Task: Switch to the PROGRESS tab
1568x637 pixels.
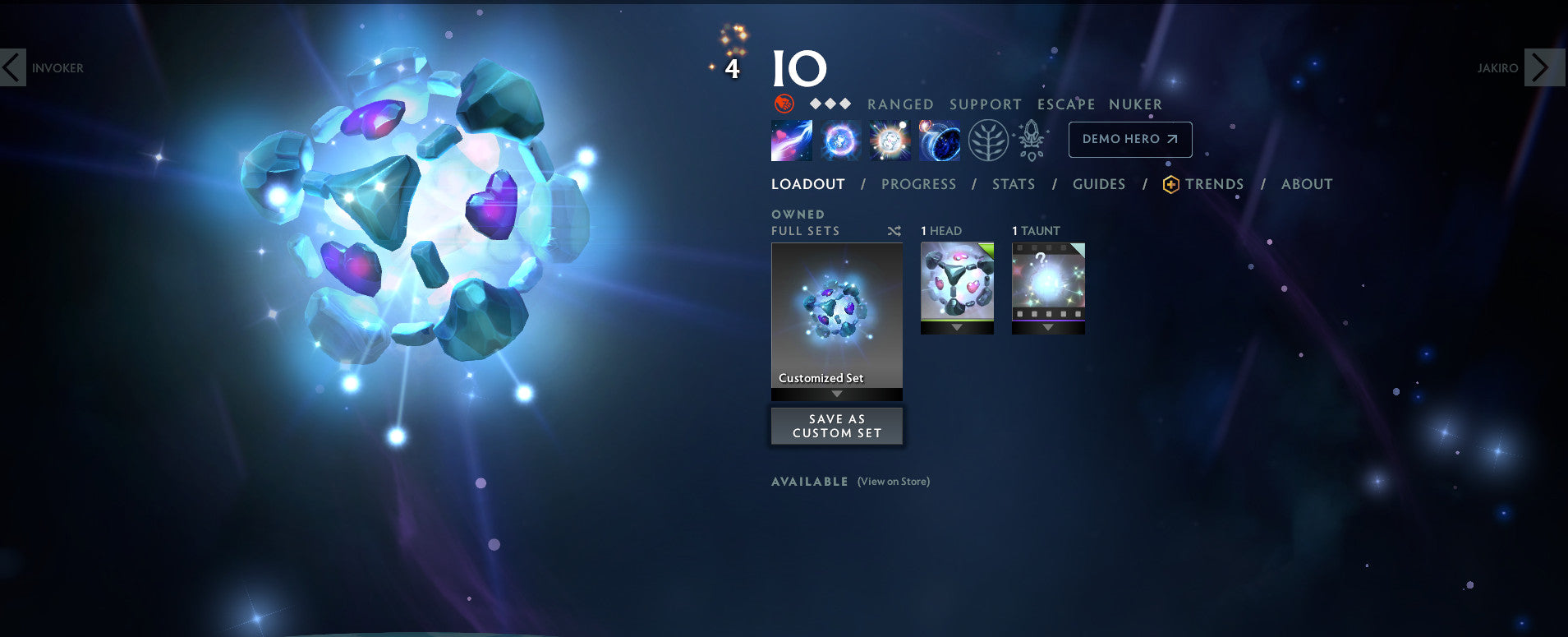Action: click(x=918, y=184)
